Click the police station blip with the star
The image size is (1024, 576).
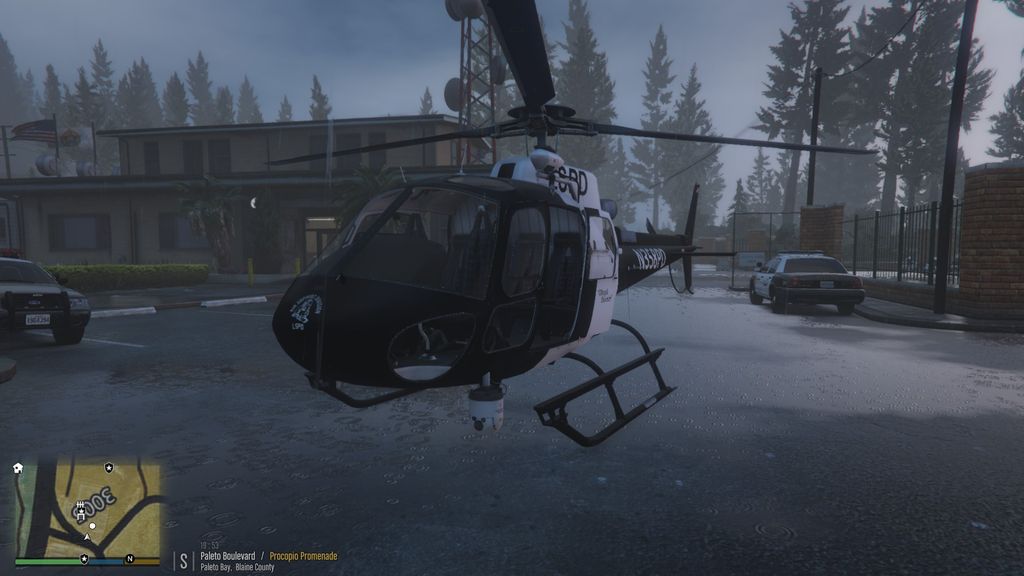(80, 512)
